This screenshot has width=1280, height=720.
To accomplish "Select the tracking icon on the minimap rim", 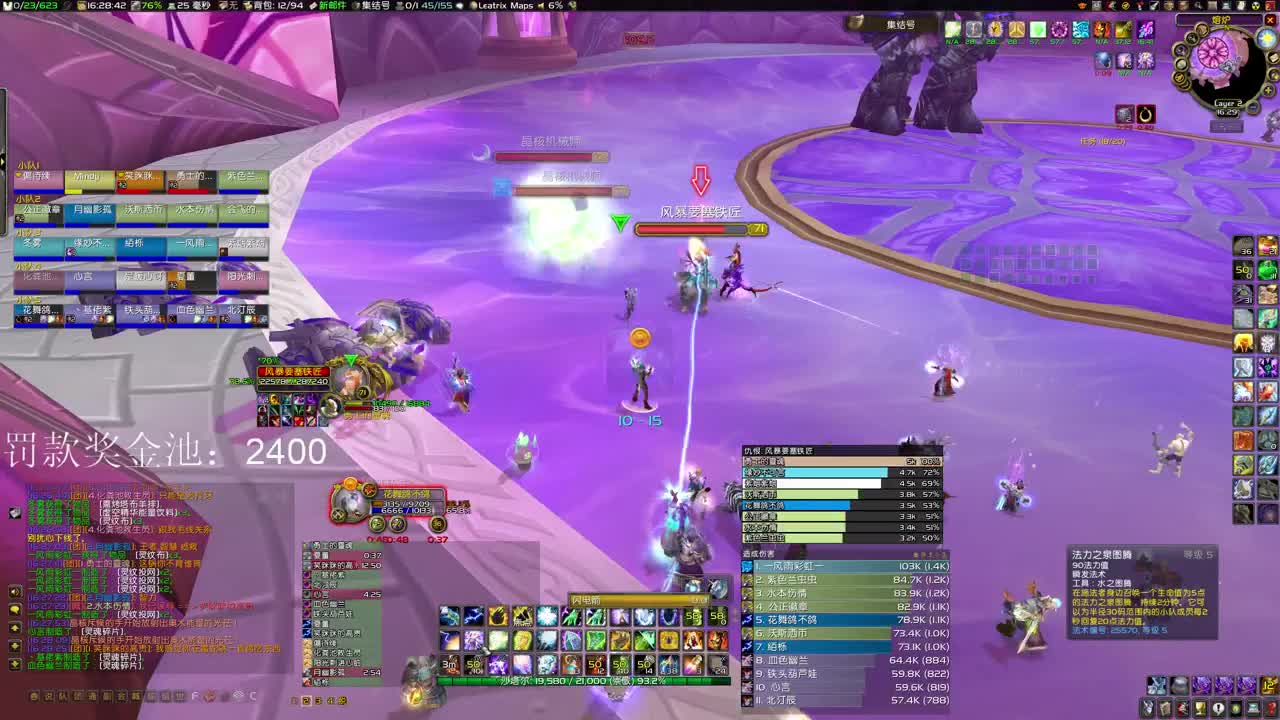I will pos(1192,38).
